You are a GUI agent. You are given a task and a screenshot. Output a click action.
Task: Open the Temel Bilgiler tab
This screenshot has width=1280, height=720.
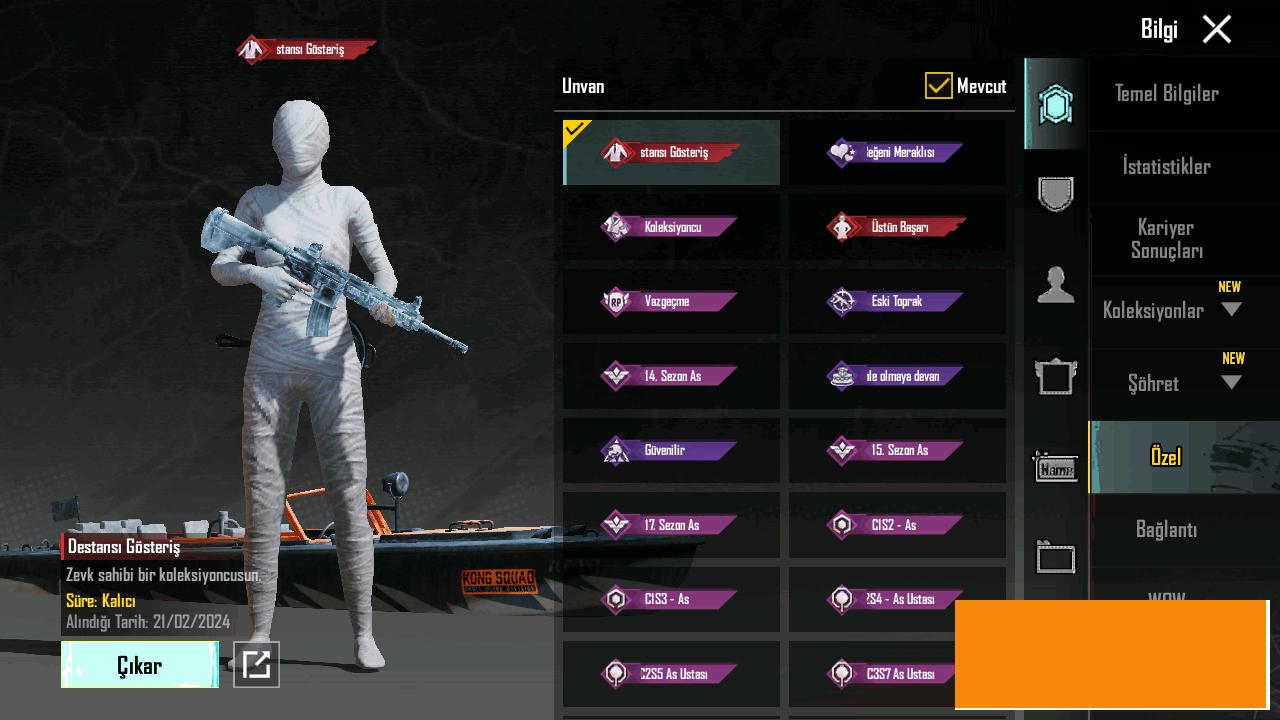tap(1166, 94)
